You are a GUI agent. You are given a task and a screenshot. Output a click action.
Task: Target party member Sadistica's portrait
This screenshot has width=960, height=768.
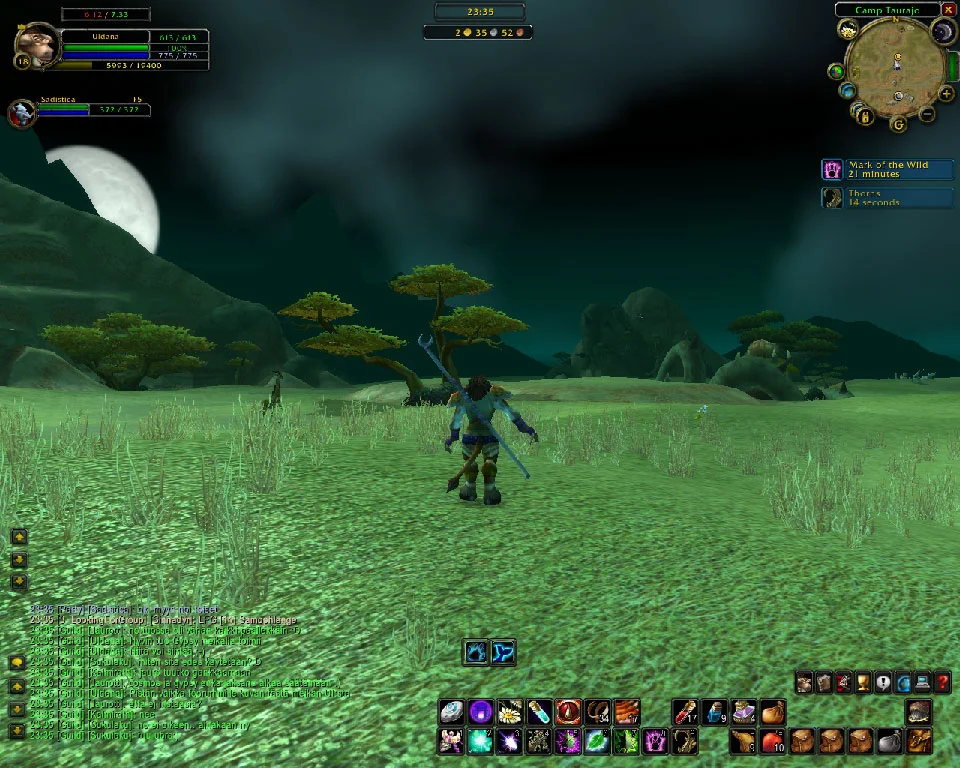[x=22, y=113]
